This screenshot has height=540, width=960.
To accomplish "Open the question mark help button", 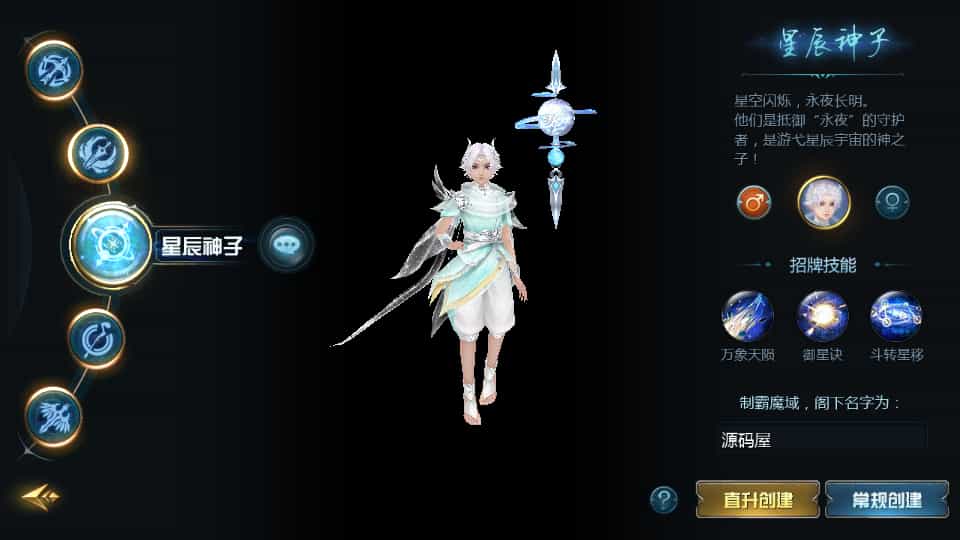I will 663,498.
